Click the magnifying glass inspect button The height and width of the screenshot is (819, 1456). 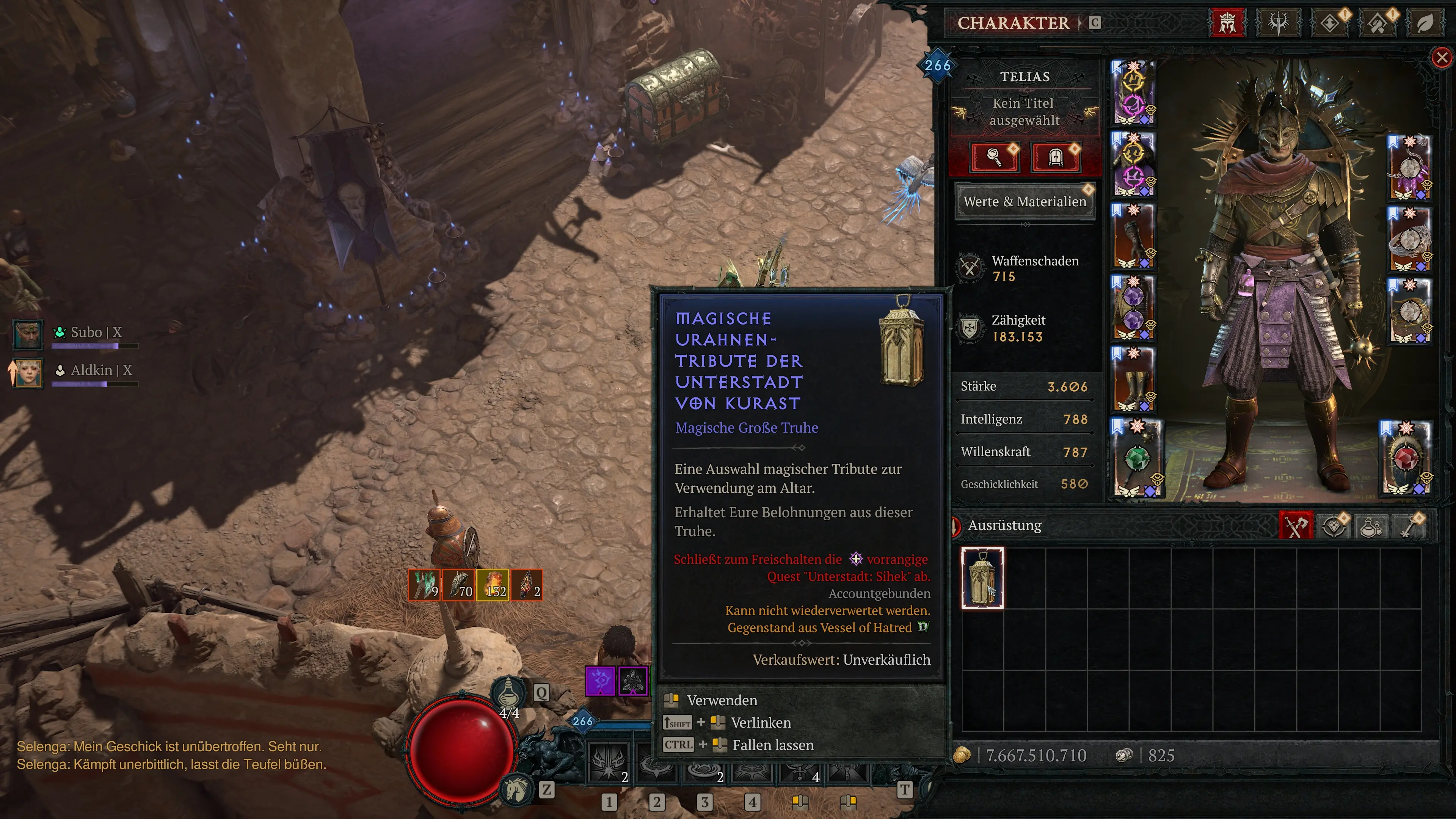[x=994, y=157]
